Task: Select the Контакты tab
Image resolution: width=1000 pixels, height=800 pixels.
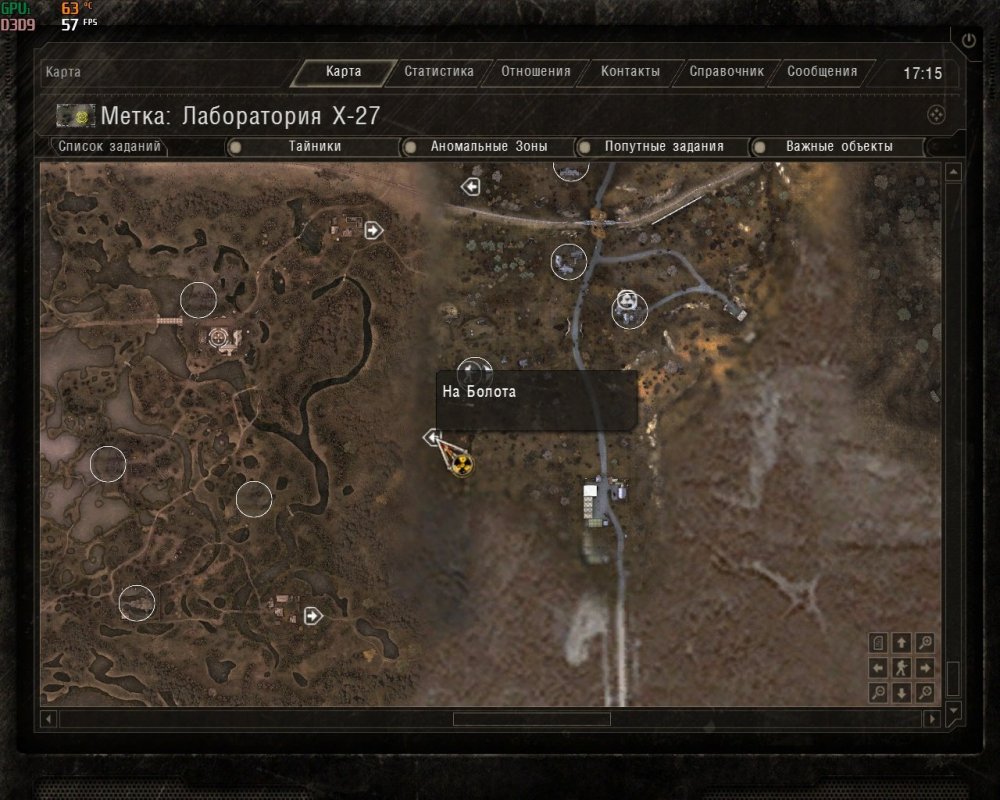Action: click(630, 72)
